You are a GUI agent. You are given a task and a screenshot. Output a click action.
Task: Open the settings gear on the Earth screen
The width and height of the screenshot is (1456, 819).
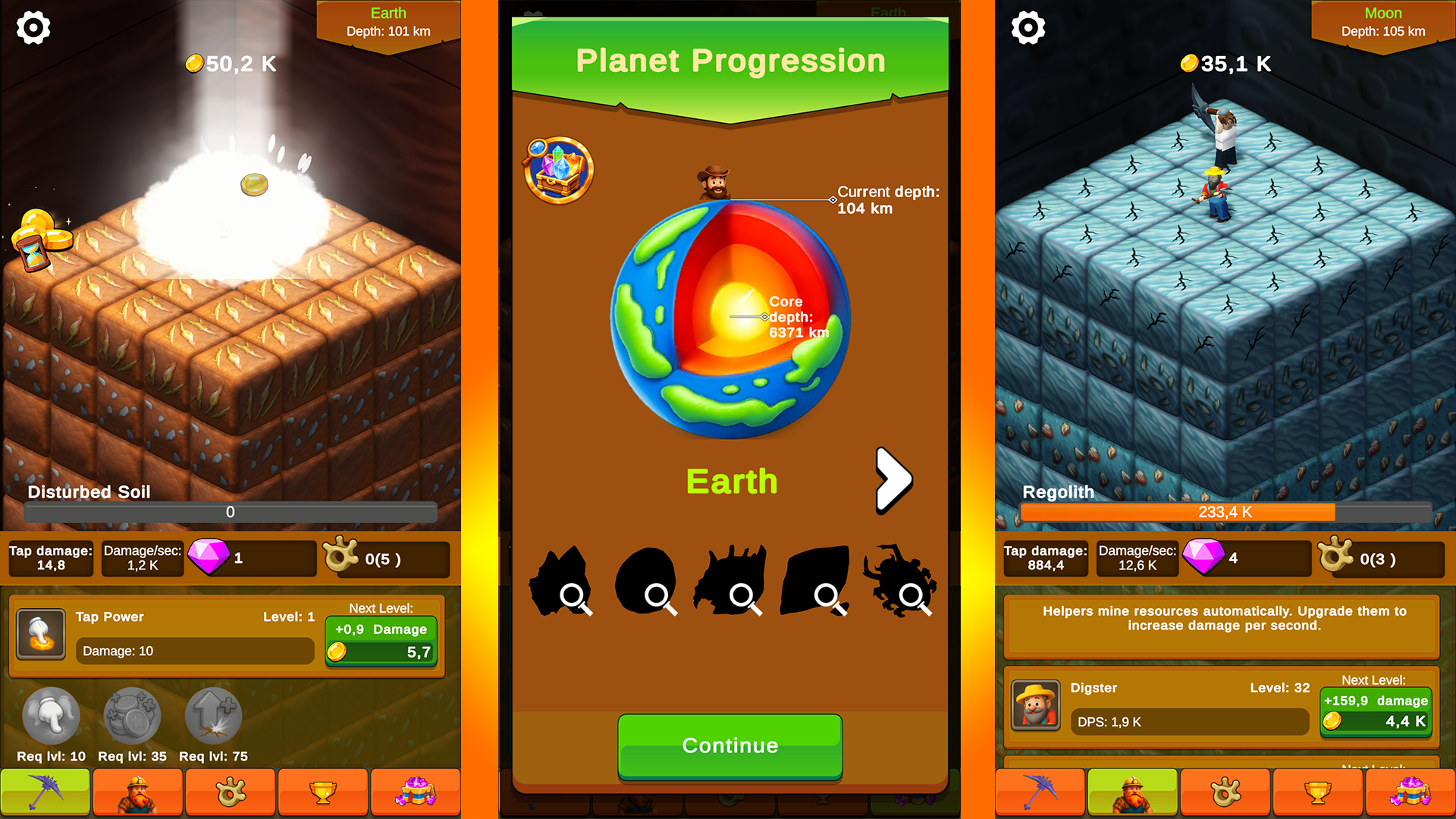pos(33,27)
